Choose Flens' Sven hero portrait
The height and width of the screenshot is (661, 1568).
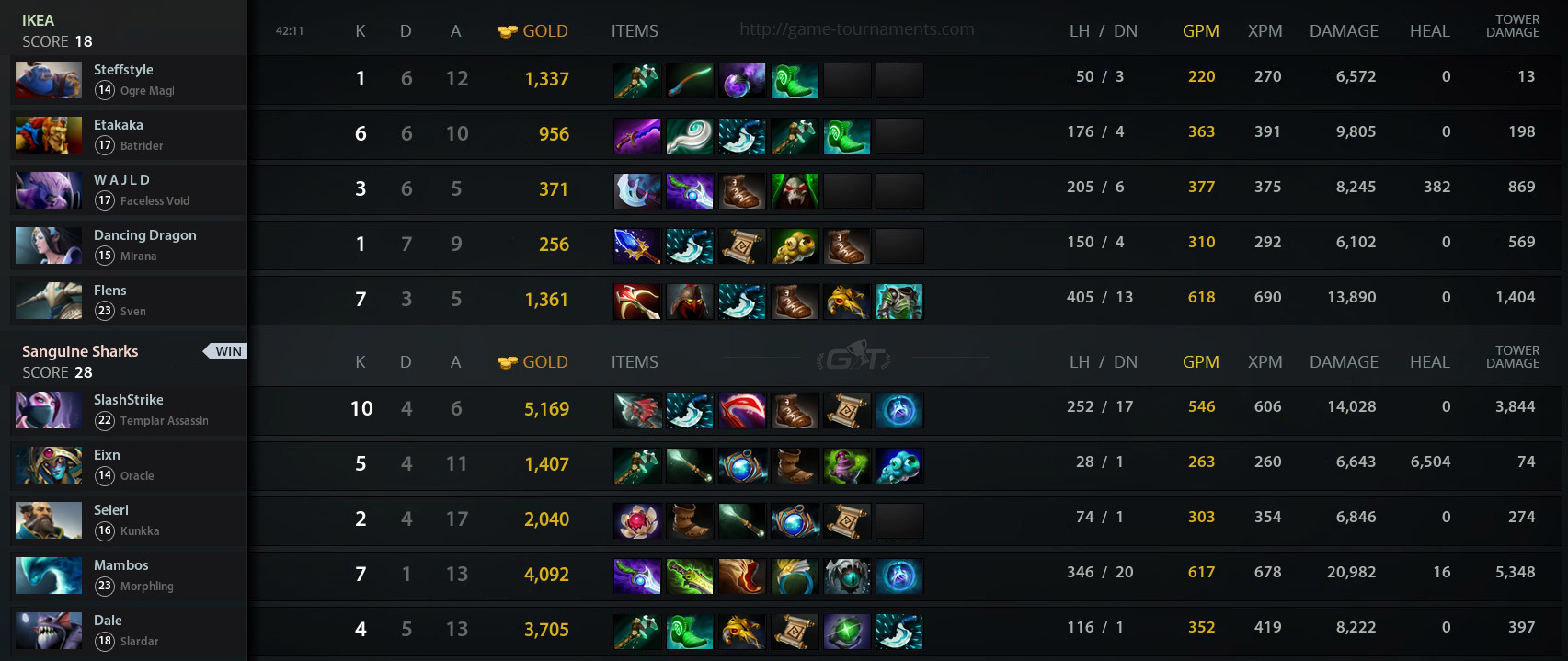tap(48, 301)
